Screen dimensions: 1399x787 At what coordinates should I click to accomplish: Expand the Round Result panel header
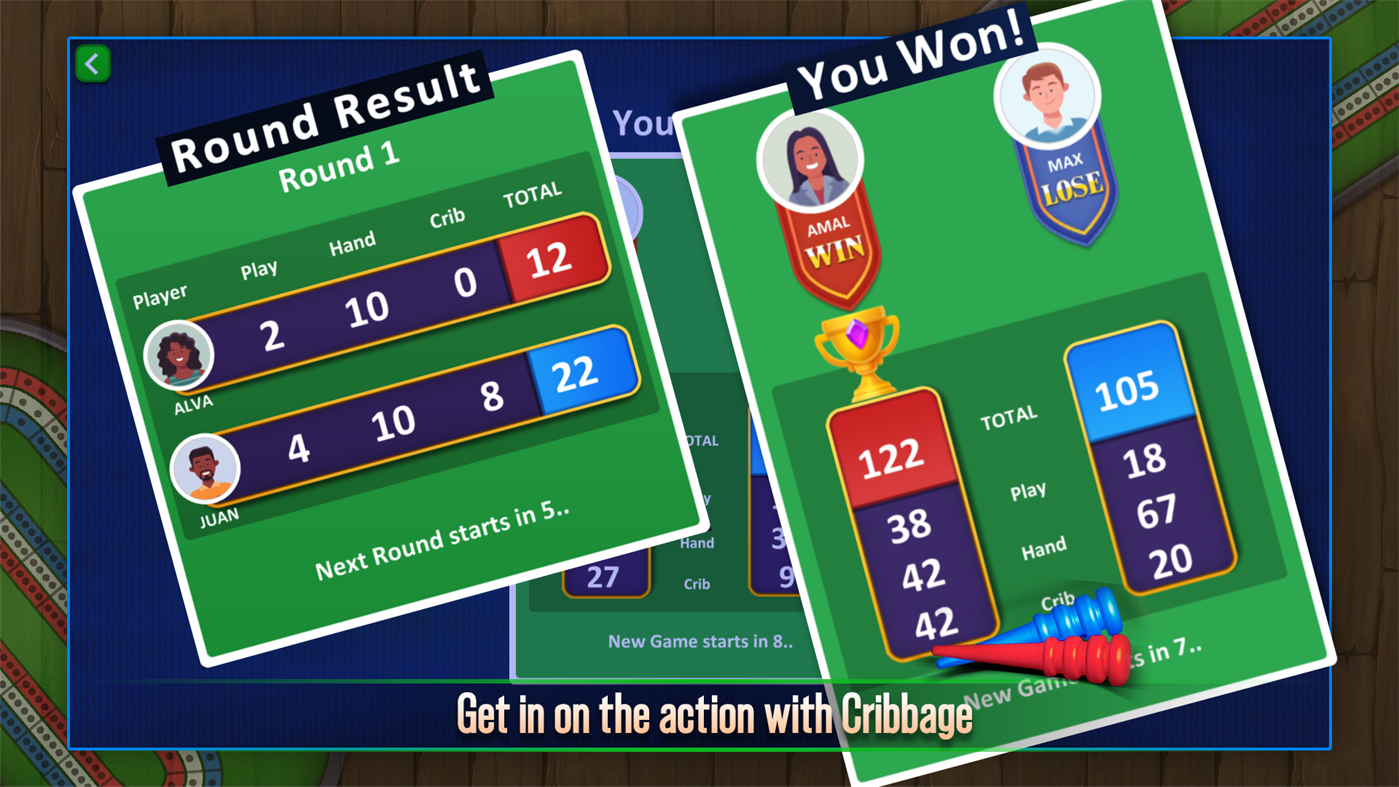[327, 120]
